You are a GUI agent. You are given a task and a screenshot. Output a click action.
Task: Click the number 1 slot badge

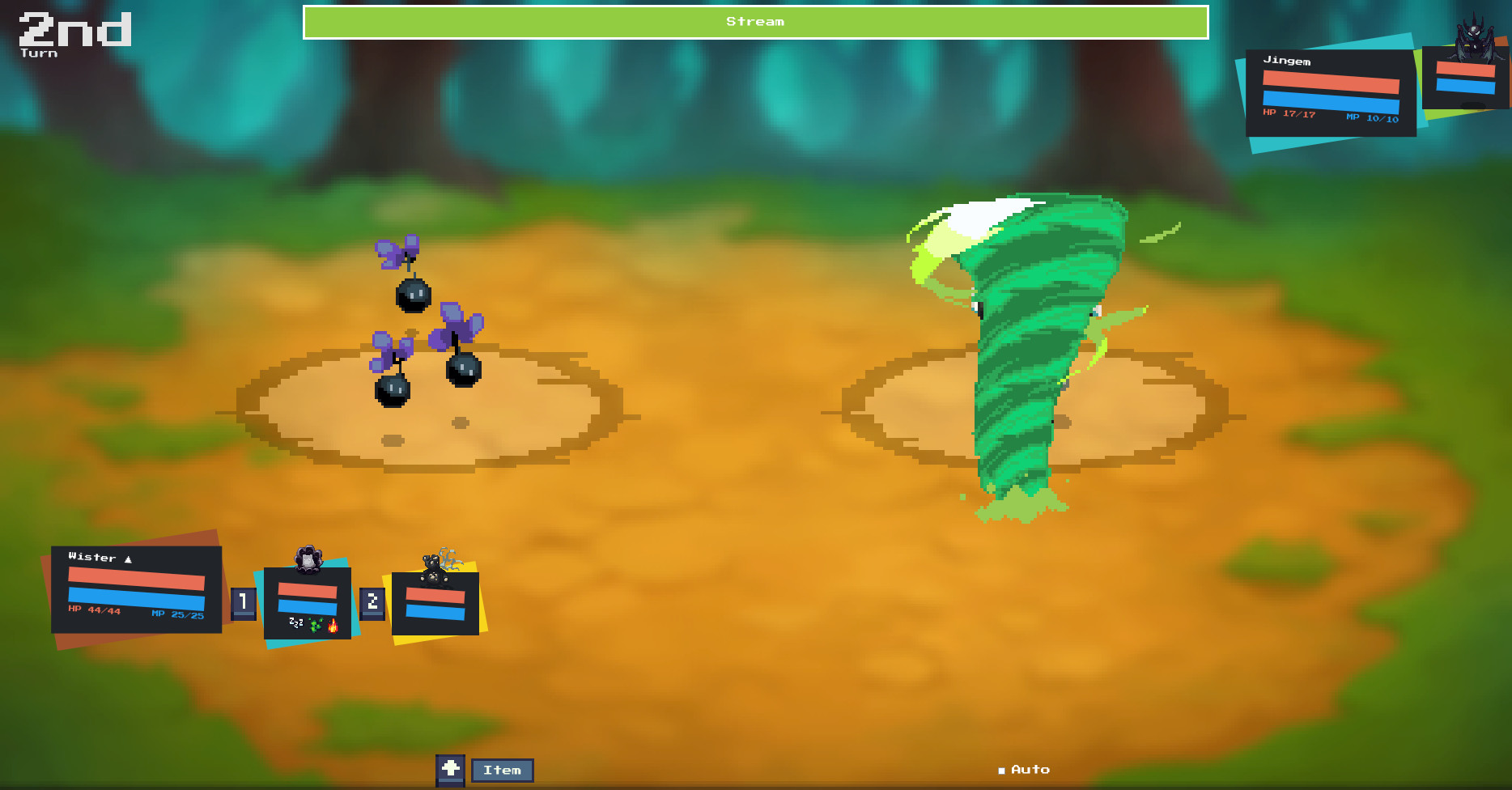coord(243,601)
